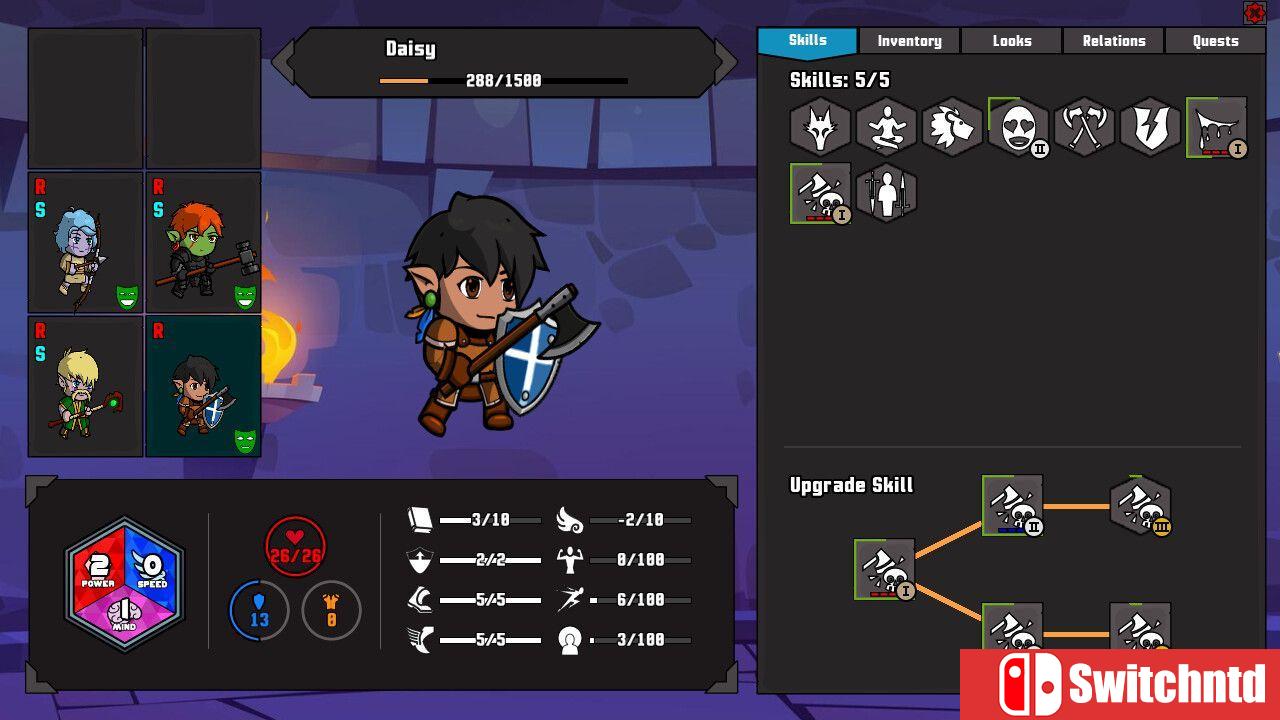The height and width of the screenshot is (720, 1280).
Task: Close the character screen with the red button
Action: point(1254,12)
